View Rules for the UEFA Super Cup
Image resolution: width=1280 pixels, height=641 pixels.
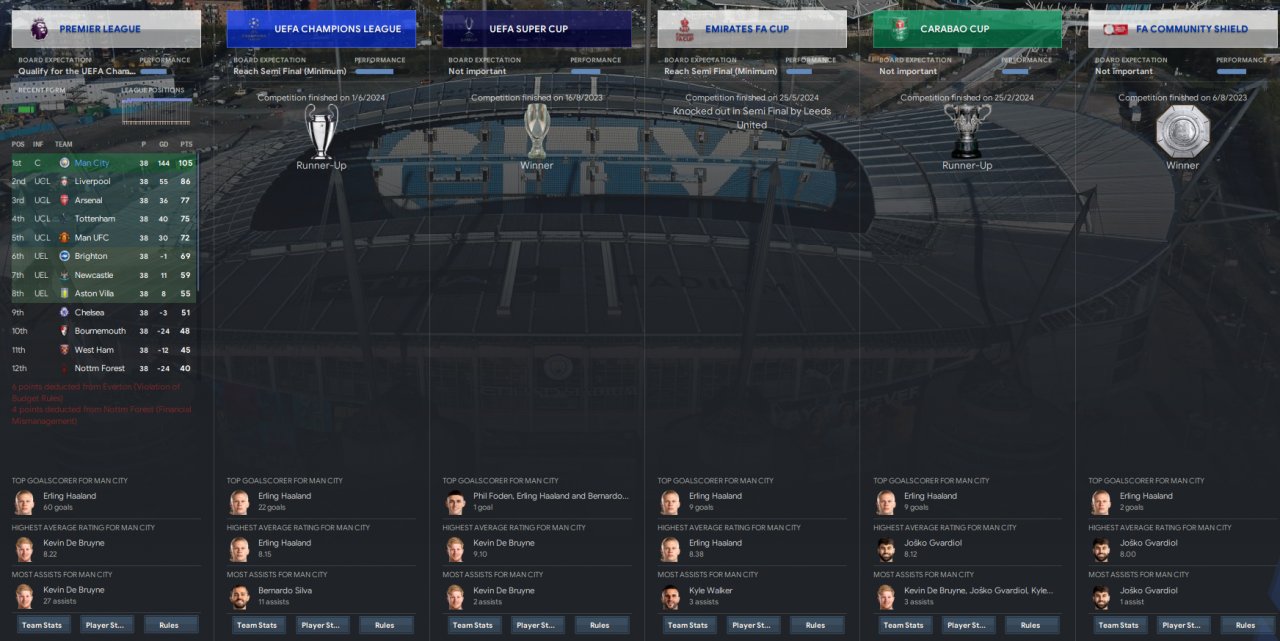pyautogui.click(x=599, y=625)
